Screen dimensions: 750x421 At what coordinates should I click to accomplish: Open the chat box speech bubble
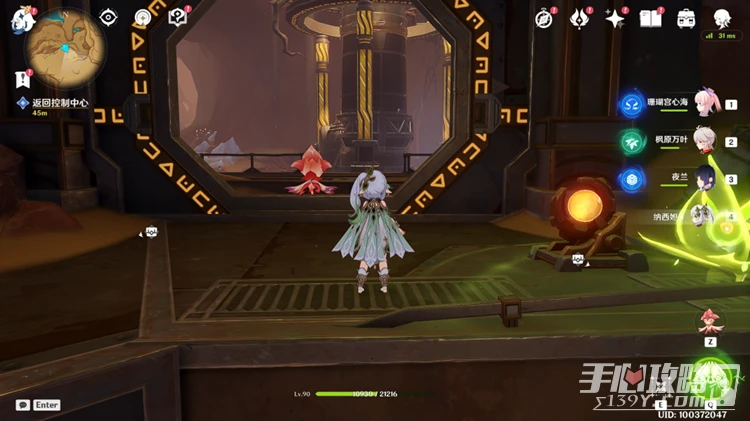point(23,405)
